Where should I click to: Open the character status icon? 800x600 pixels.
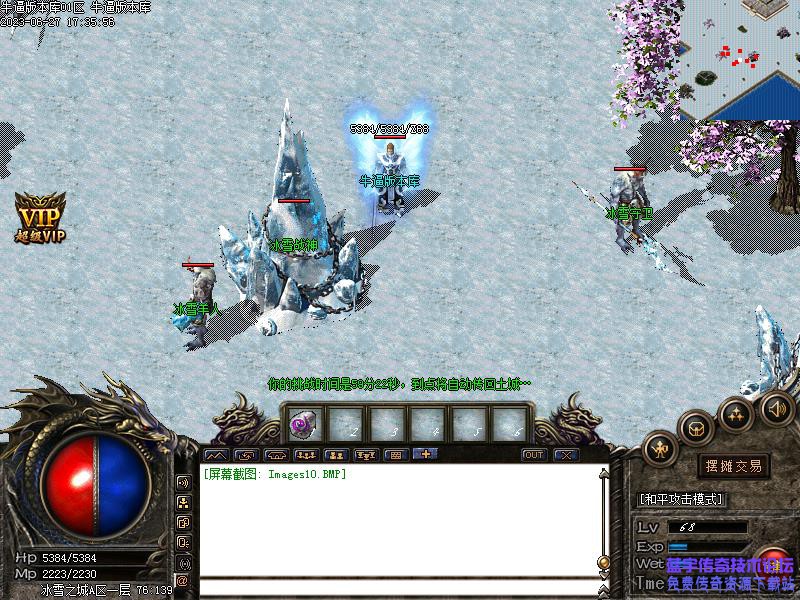(661, 451)
